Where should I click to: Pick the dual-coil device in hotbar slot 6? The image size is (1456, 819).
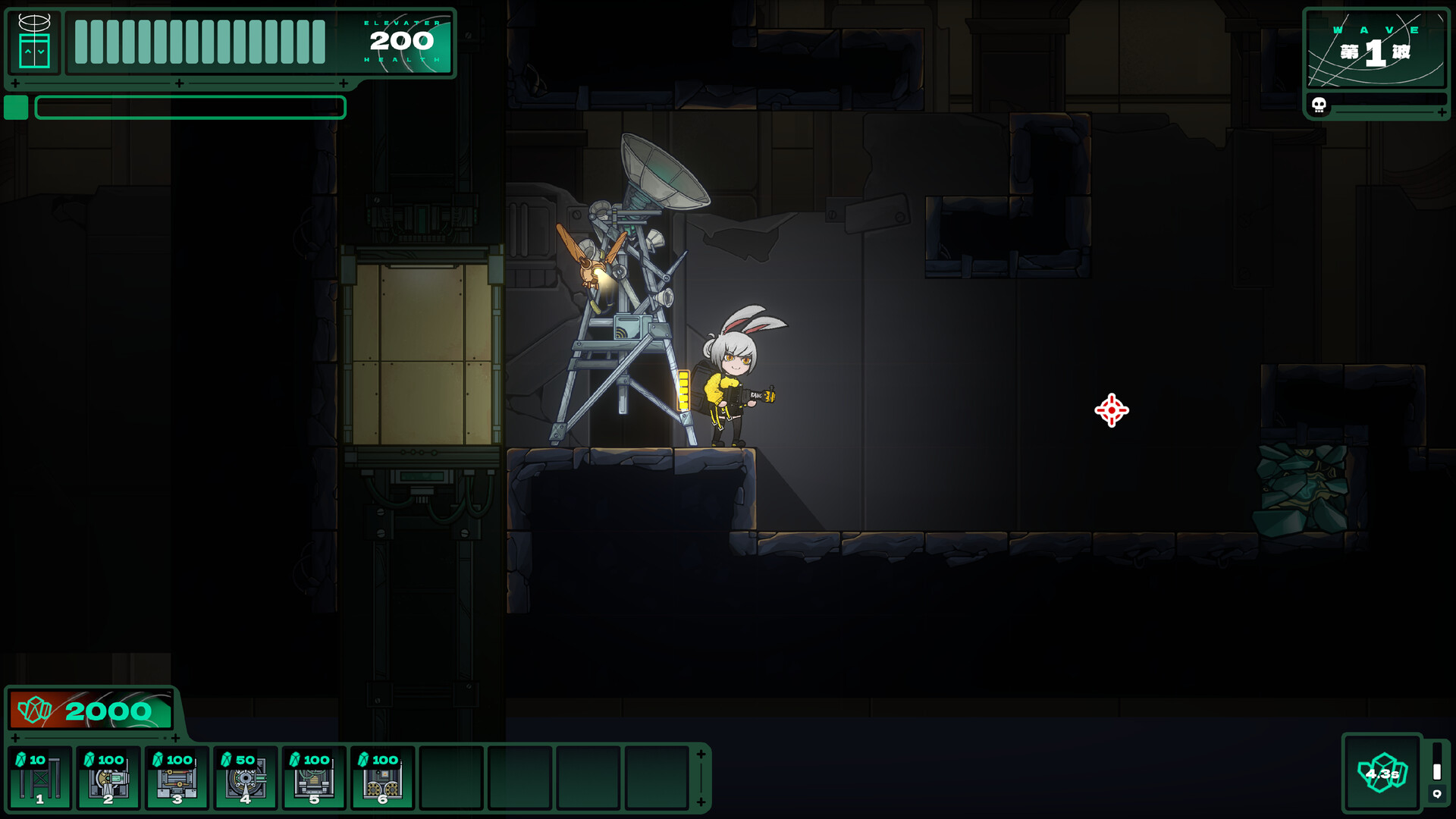coord(382,778)
